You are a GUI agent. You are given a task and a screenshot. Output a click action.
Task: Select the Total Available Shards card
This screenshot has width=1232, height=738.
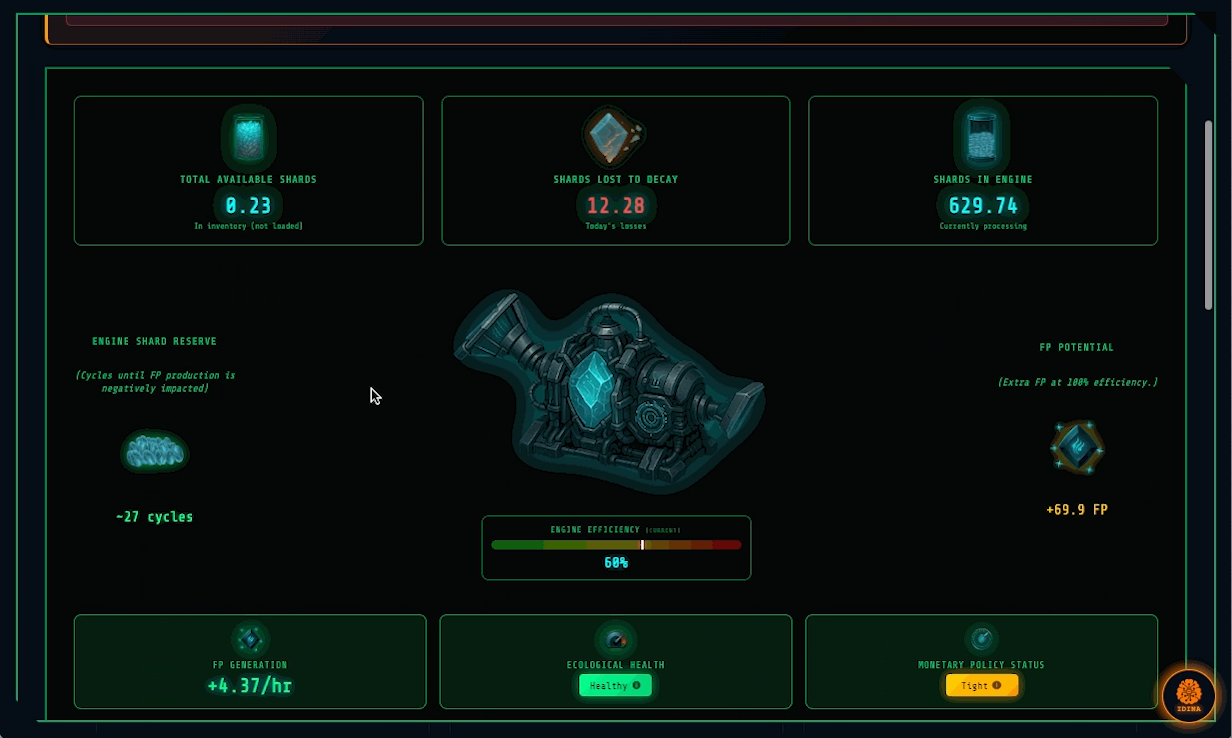(248, 170)
